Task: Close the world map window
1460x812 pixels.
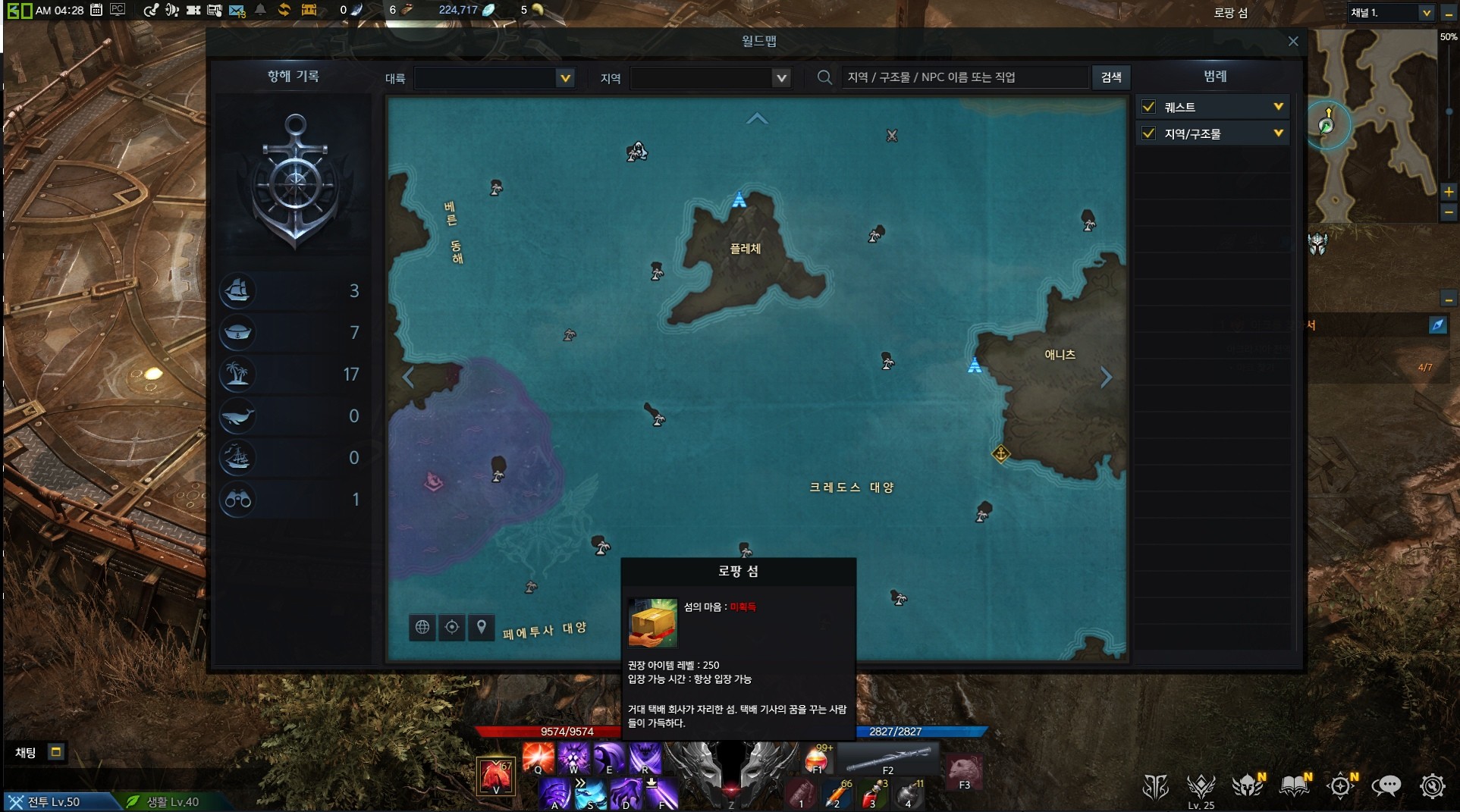Action: pyautogui.click(x=1293, y=42)
